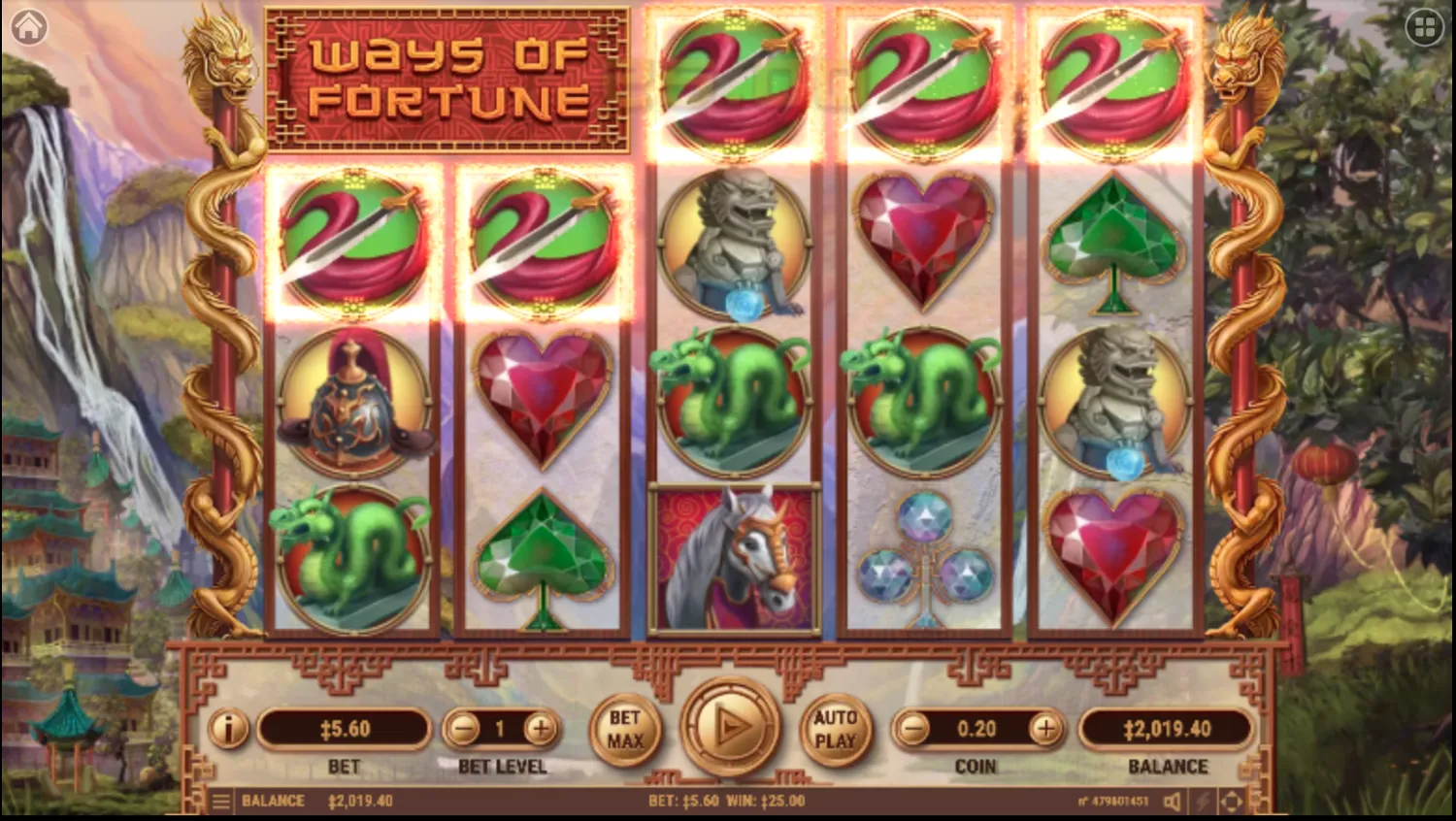Click the BET MAX button

[x=626, y=730]
